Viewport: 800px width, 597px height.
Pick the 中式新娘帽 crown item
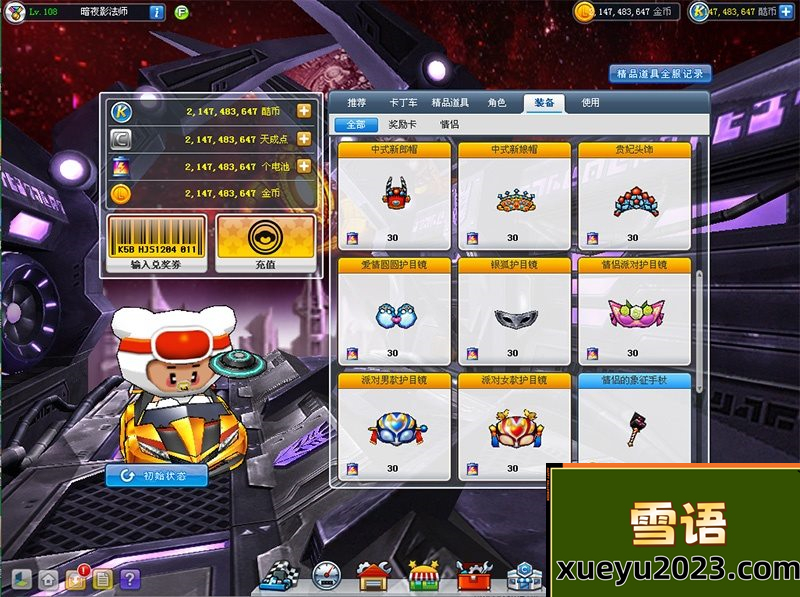click(514, 194)
